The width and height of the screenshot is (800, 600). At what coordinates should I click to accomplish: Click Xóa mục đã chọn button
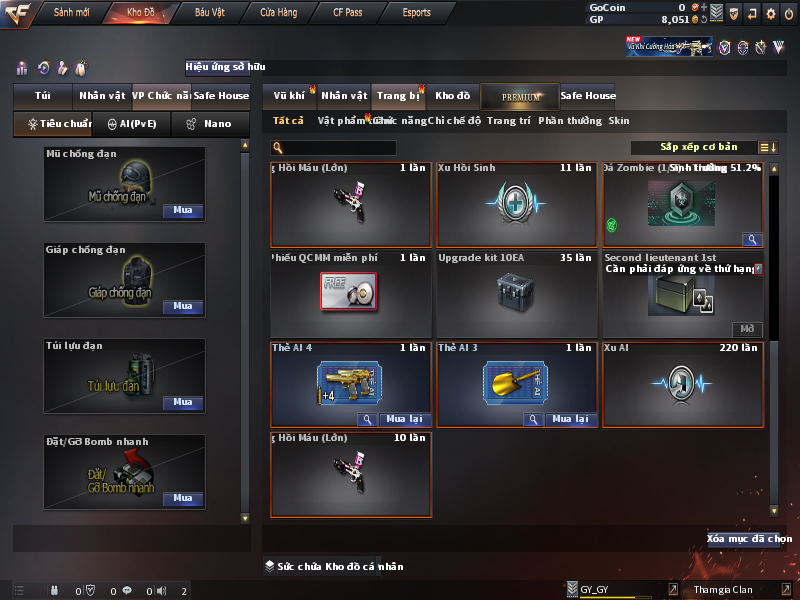click(x=743, y=539)
